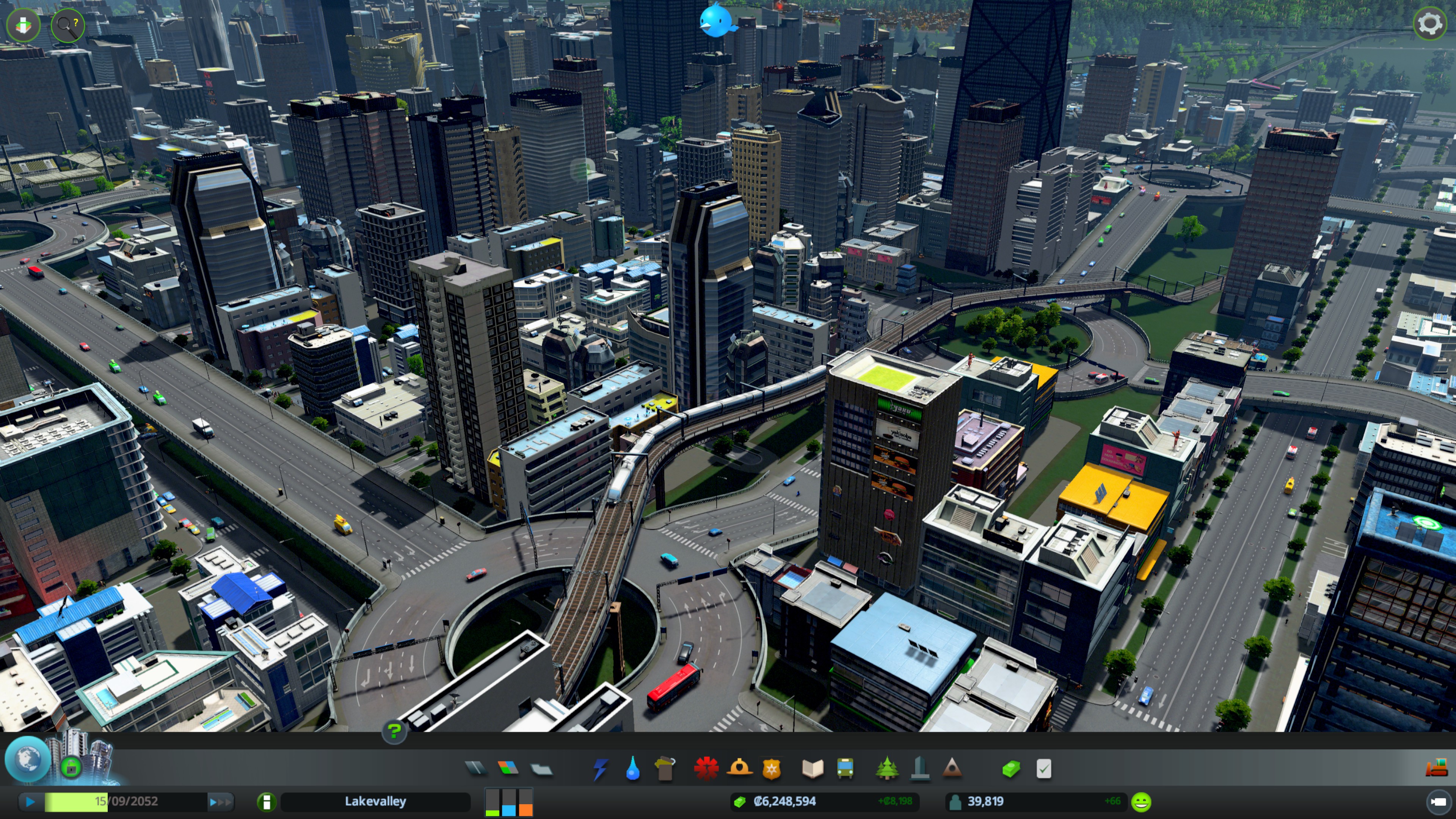This screenshot has height=819, width=1456.
Task: Open the electricity lightning bolt menu
Action: [x=600, y=769]
